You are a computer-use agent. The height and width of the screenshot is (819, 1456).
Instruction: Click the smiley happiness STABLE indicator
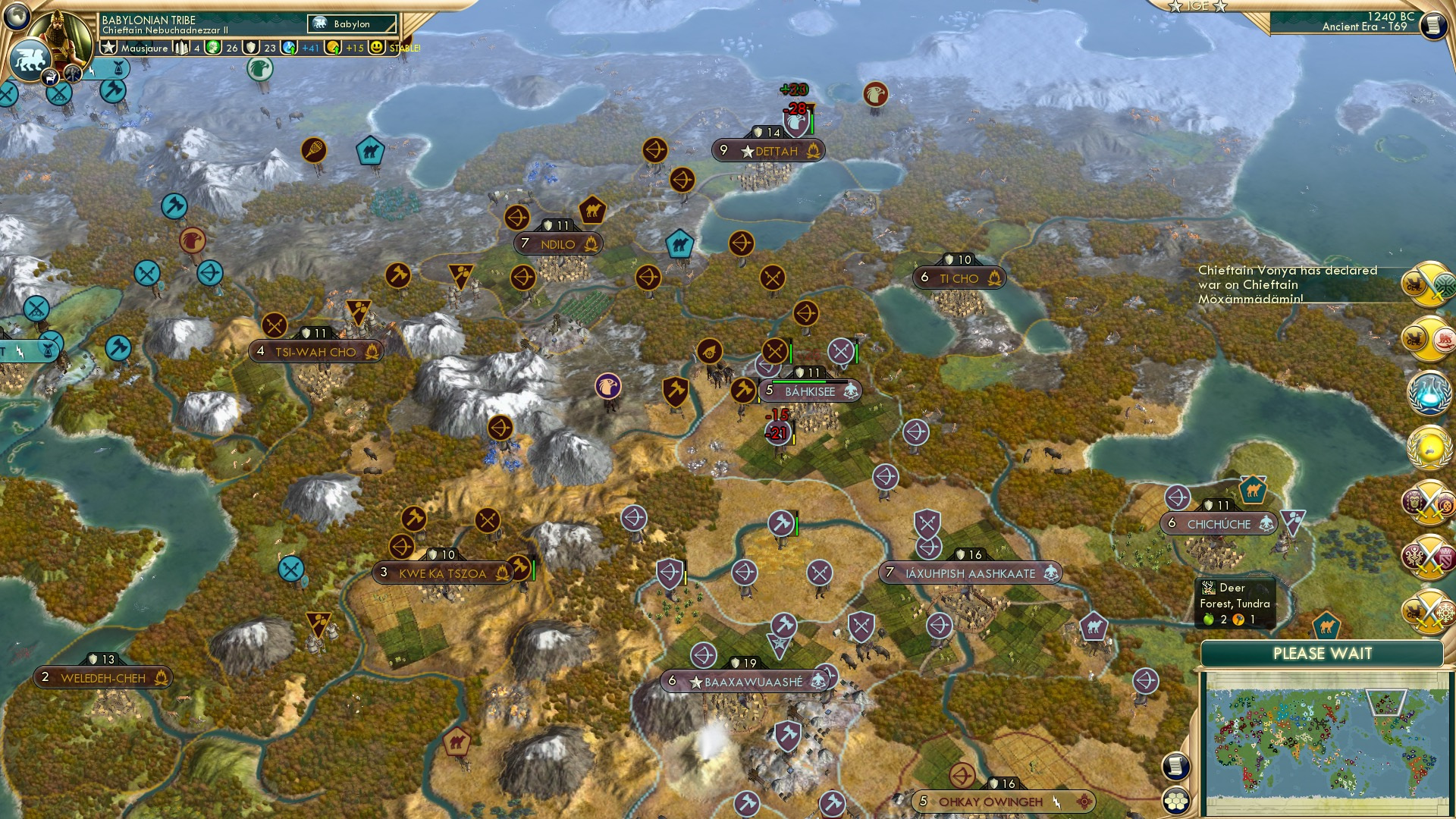tap(377, 49)
